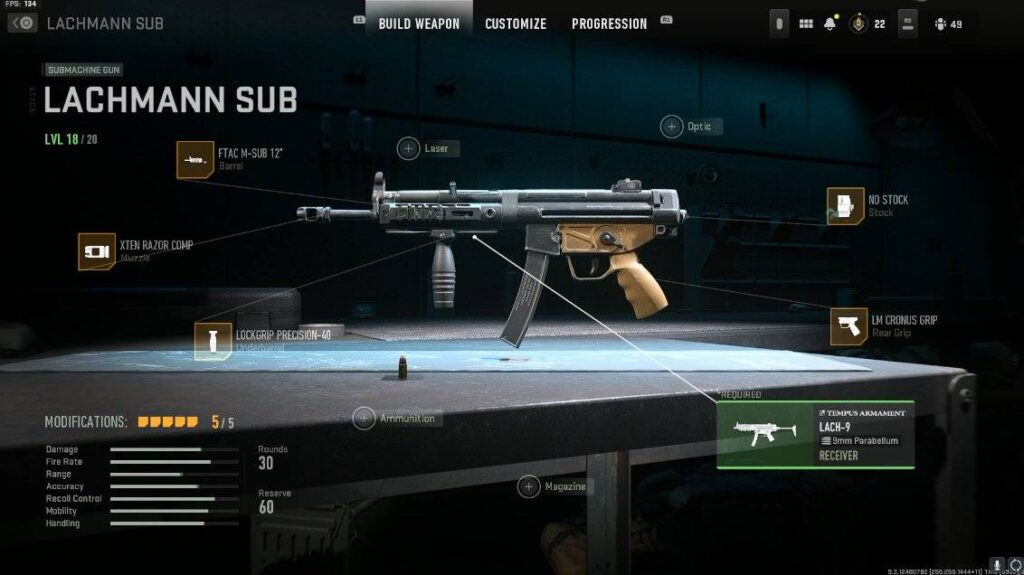Choose the Ammunition attachment slot

click(364, 418)
